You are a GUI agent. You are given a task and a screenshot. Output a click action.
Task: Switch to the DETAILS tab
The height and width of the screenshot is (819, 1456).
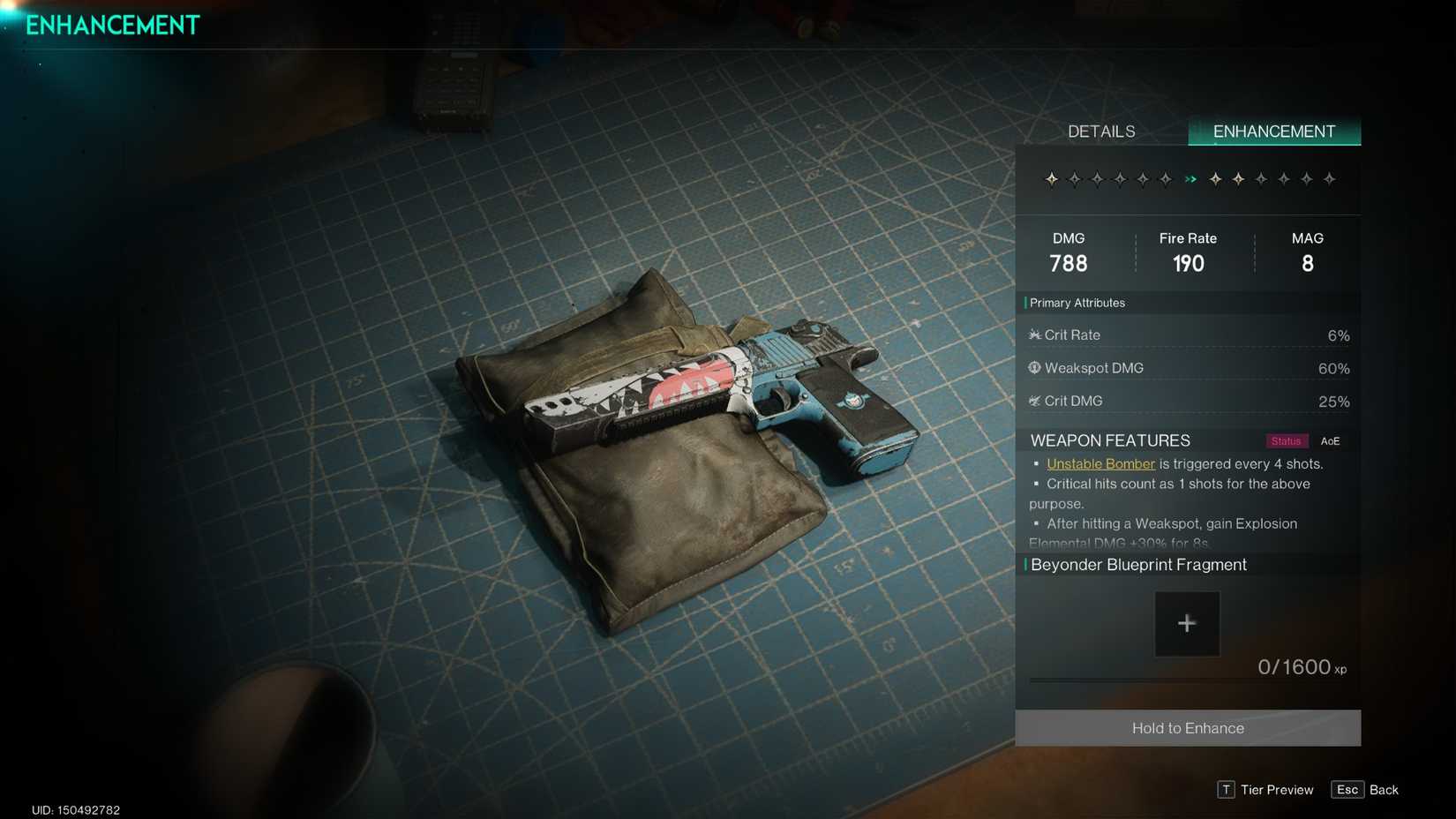point(1100,131)
